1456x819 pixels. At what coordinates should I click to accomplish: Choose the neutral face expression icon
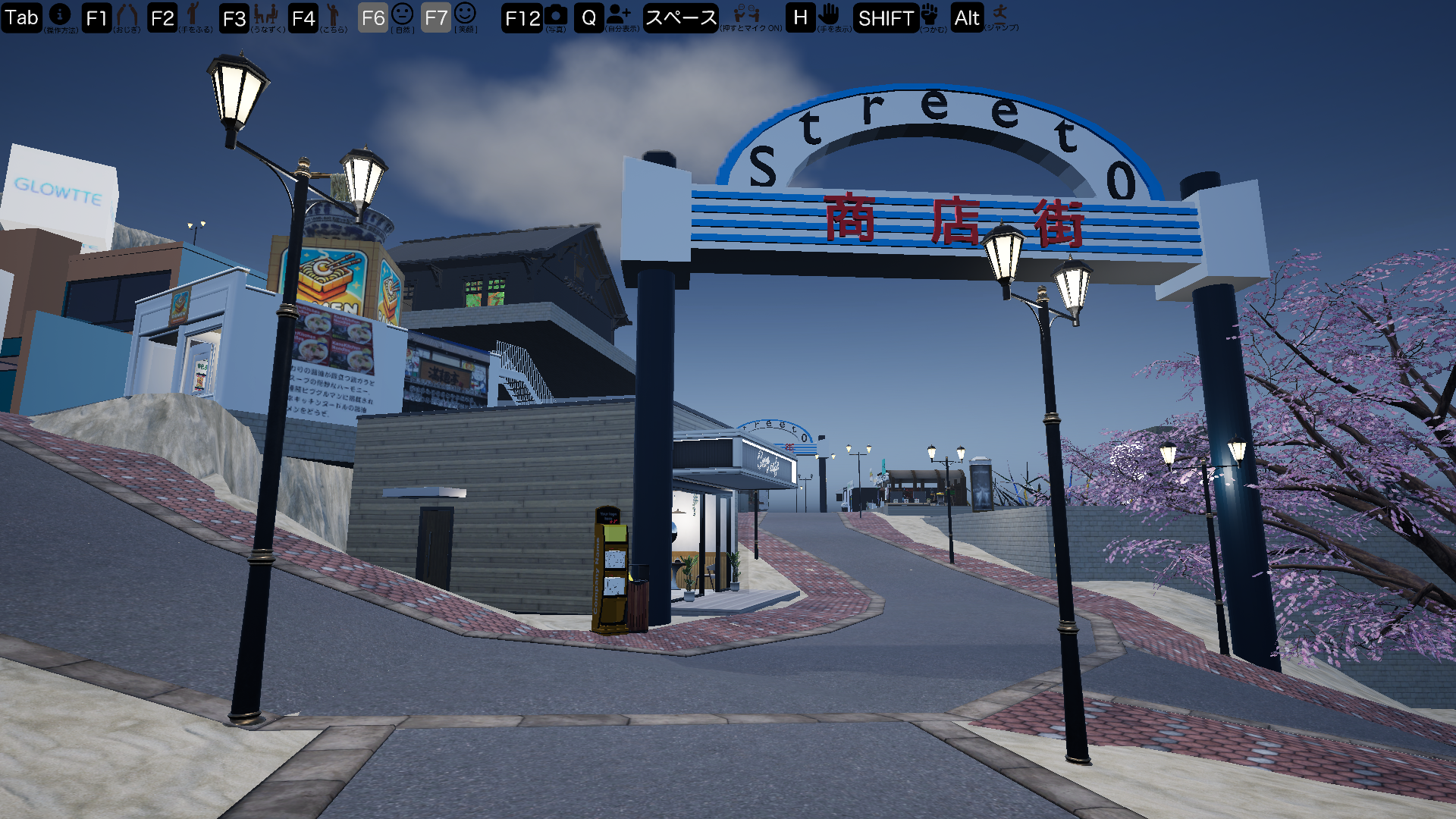(402, 14)
